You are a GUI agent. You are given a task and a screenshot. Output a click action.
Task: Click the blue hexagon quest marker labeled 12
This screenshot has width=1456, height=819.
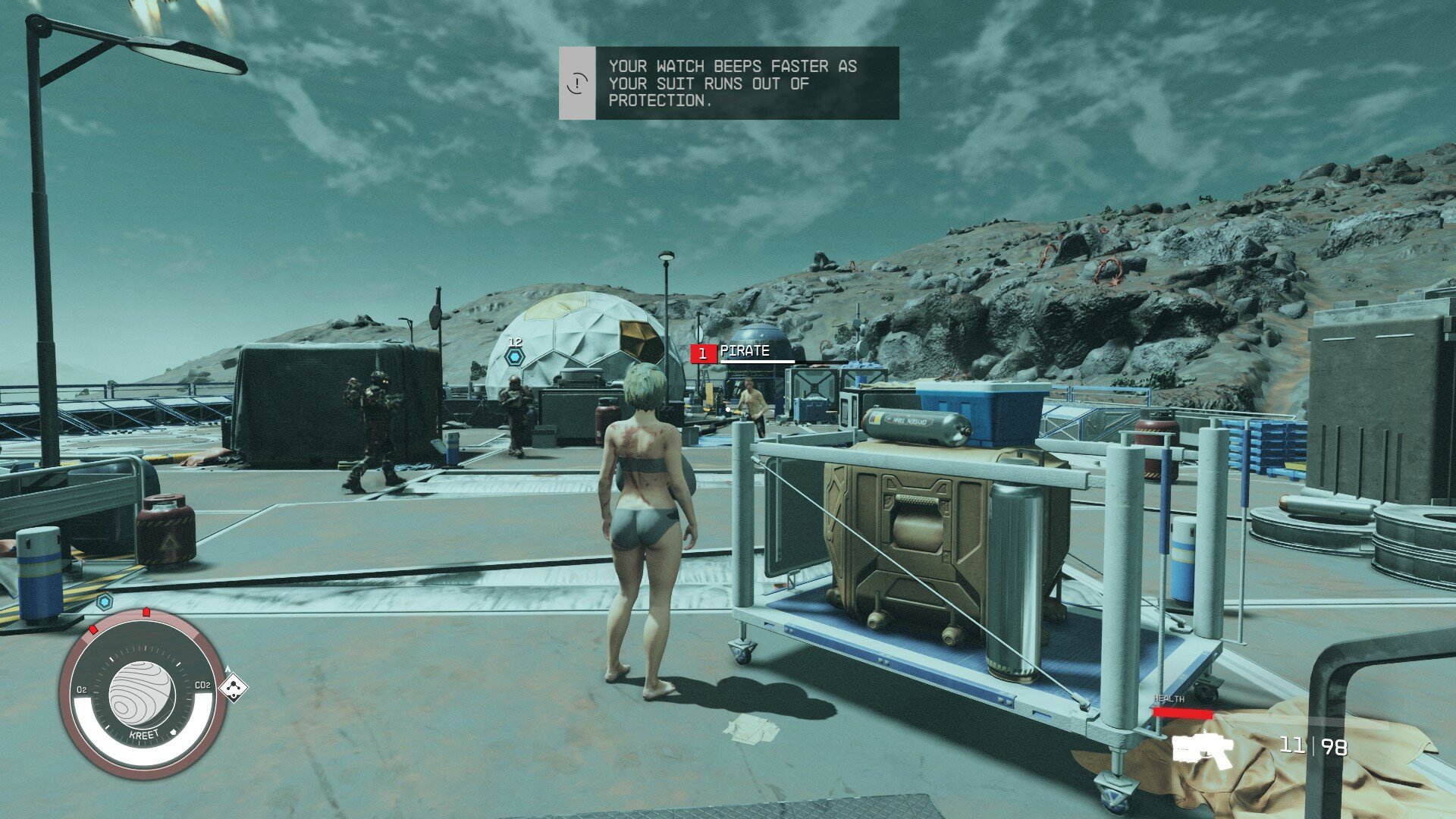[x=515, y=356]
